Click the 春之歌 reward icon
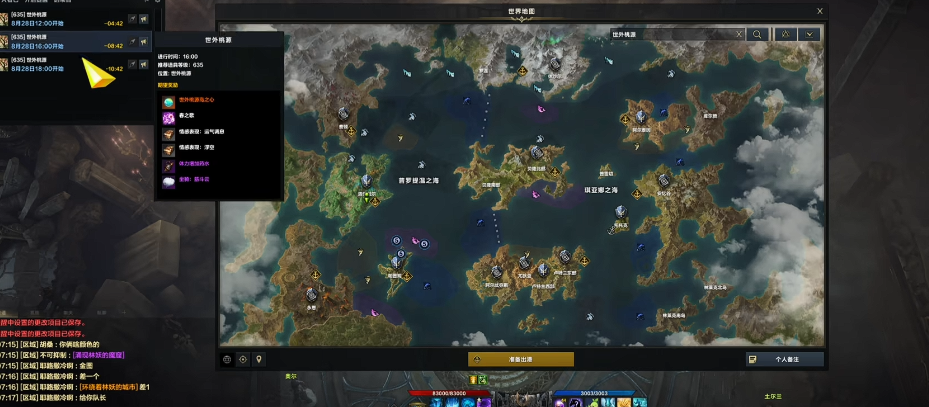The image size is (929, 407). pyautogui.click(x=169, y=117)
